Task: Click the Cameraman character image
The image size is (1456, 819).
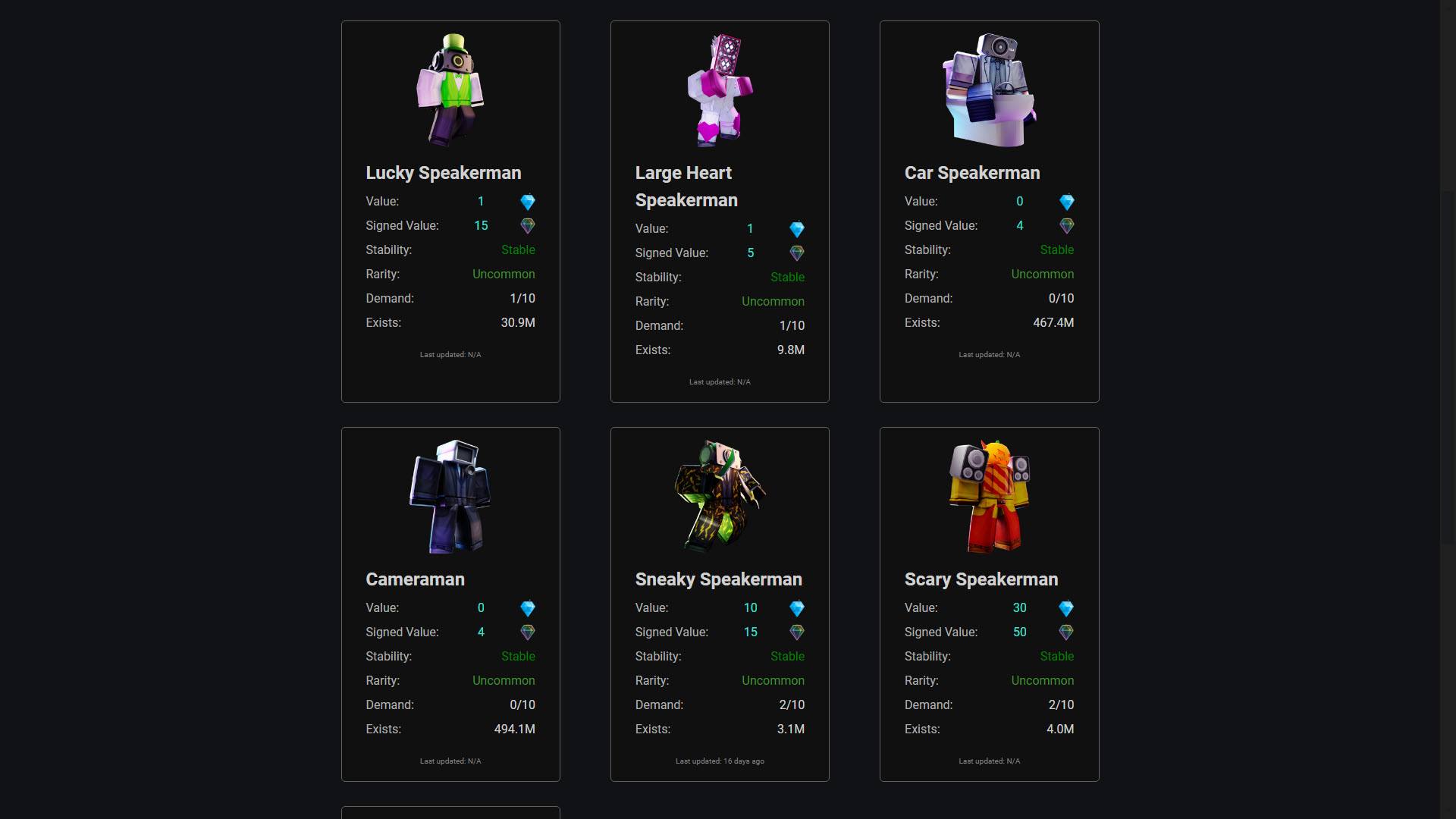Action: [x=450, y=497]
